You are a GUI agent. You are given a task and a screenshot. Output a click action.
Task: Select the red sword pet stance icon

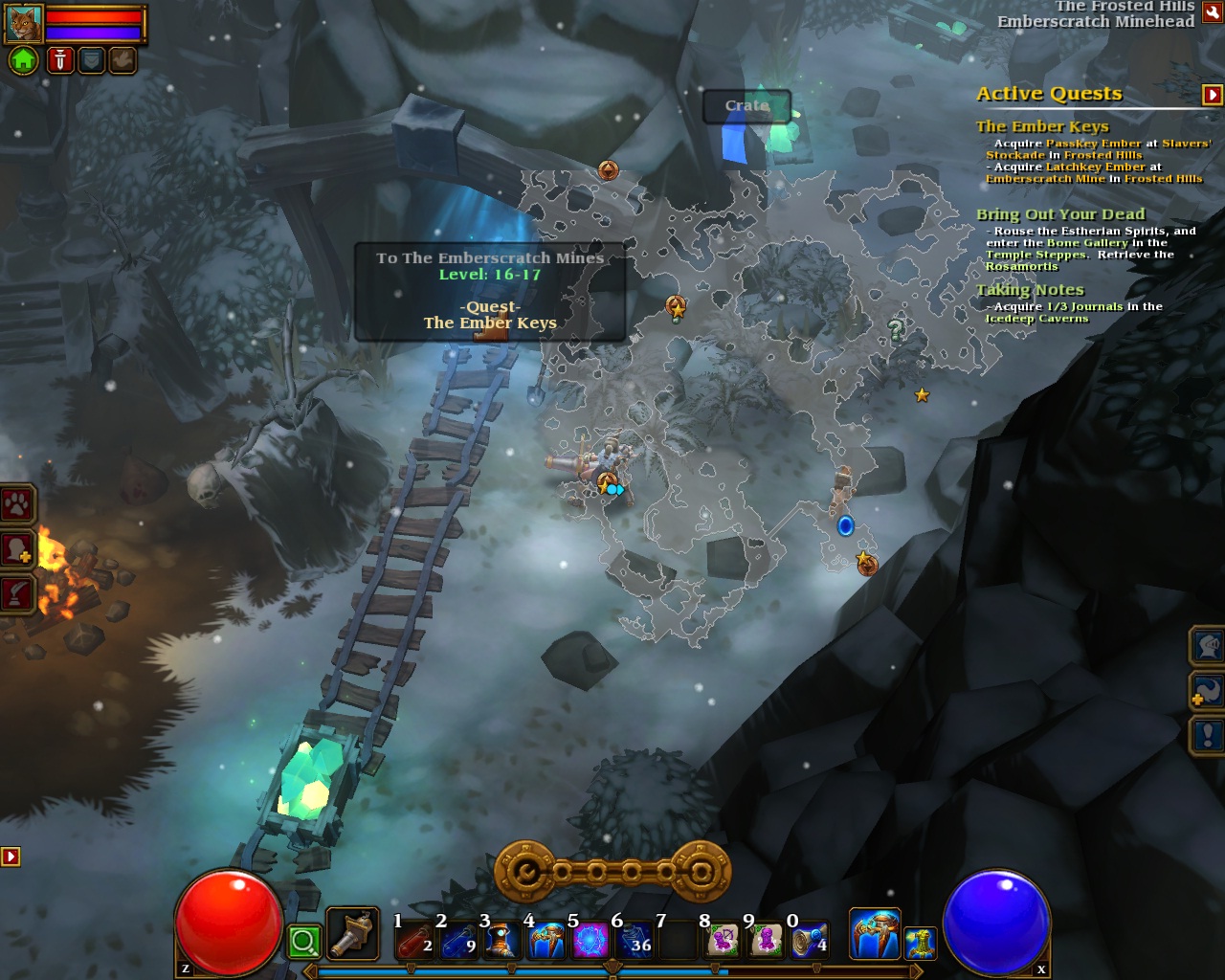coord(60,61)
